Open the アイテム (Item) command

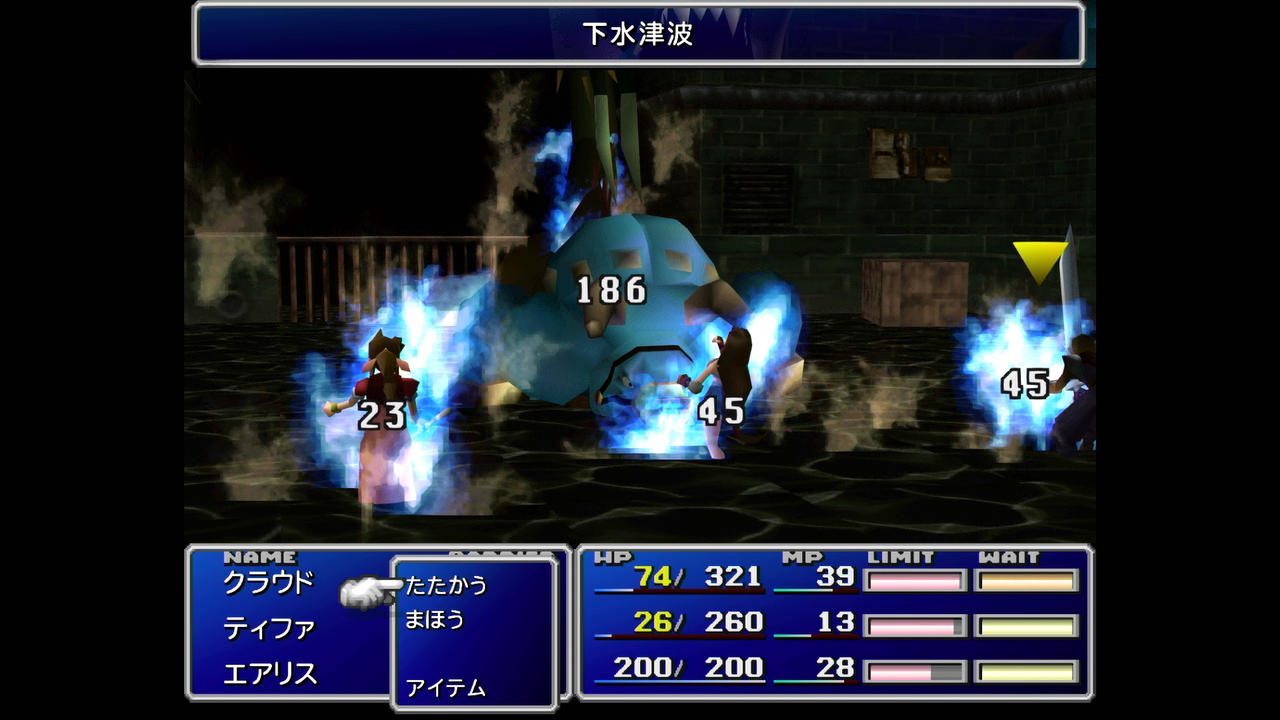pos(445,688)
